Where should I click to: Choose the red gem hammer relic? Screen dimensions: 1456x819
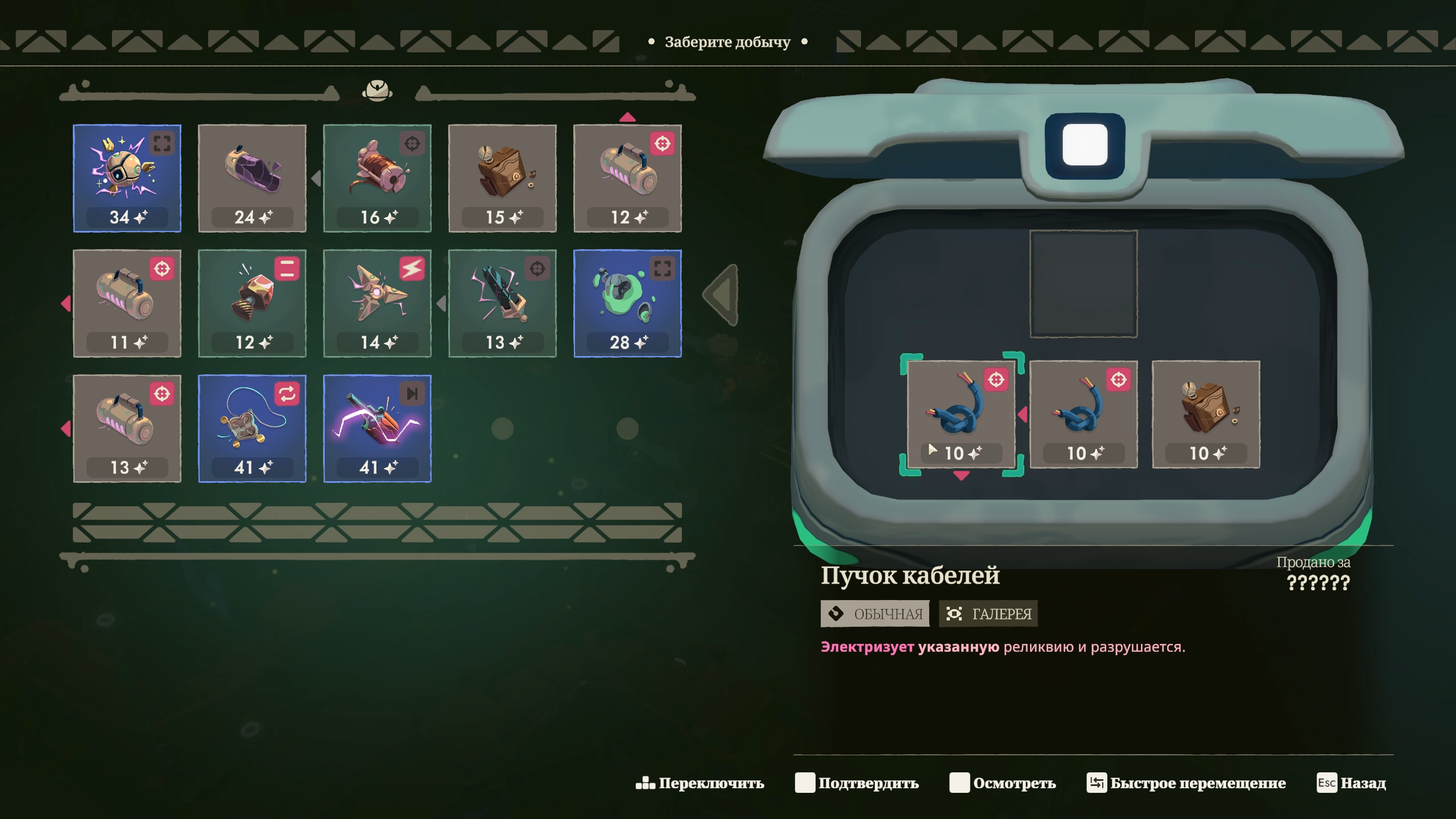click(252, 303)
